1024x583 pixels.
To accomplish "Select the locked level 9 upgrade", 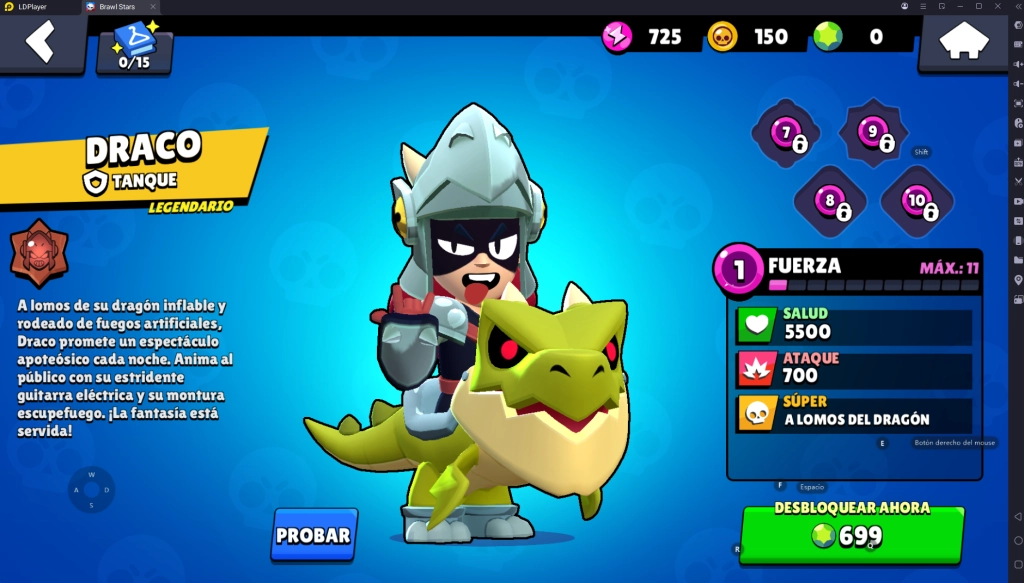I will [x=873, y=132].
